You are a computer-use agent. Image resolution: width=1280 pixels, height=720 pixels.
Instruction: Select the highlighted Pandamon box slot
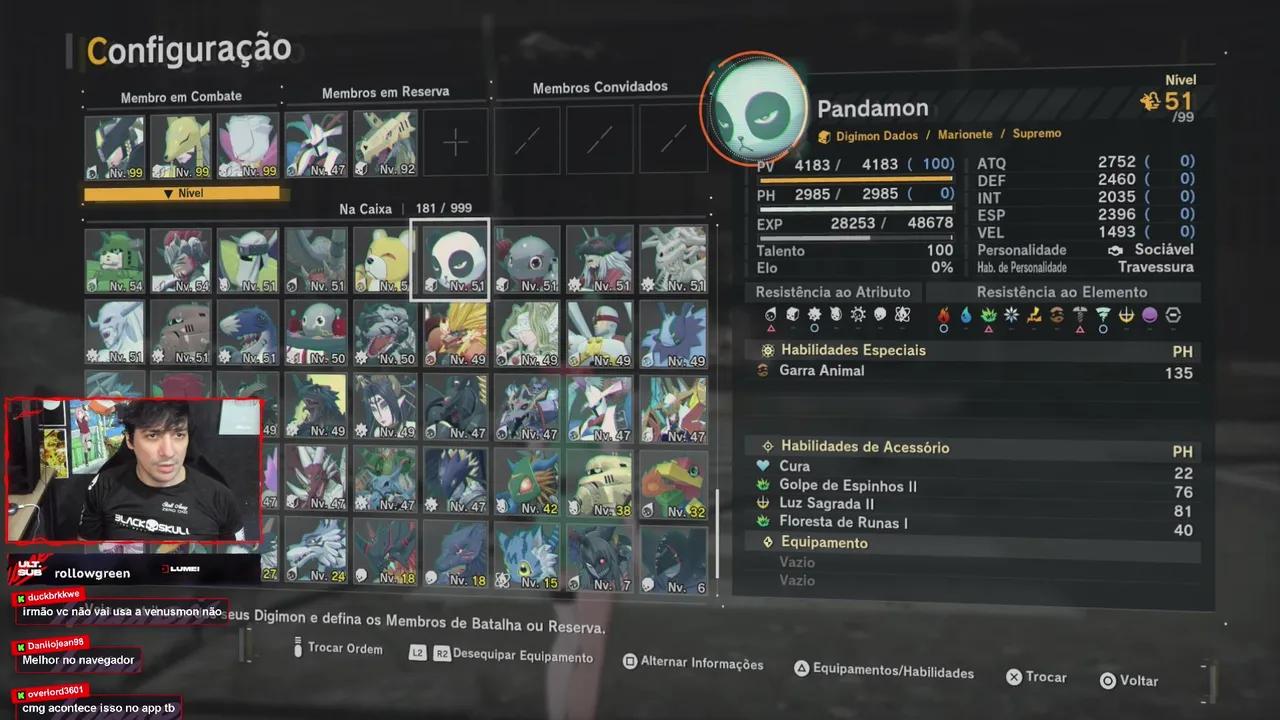tap(450, 259)
